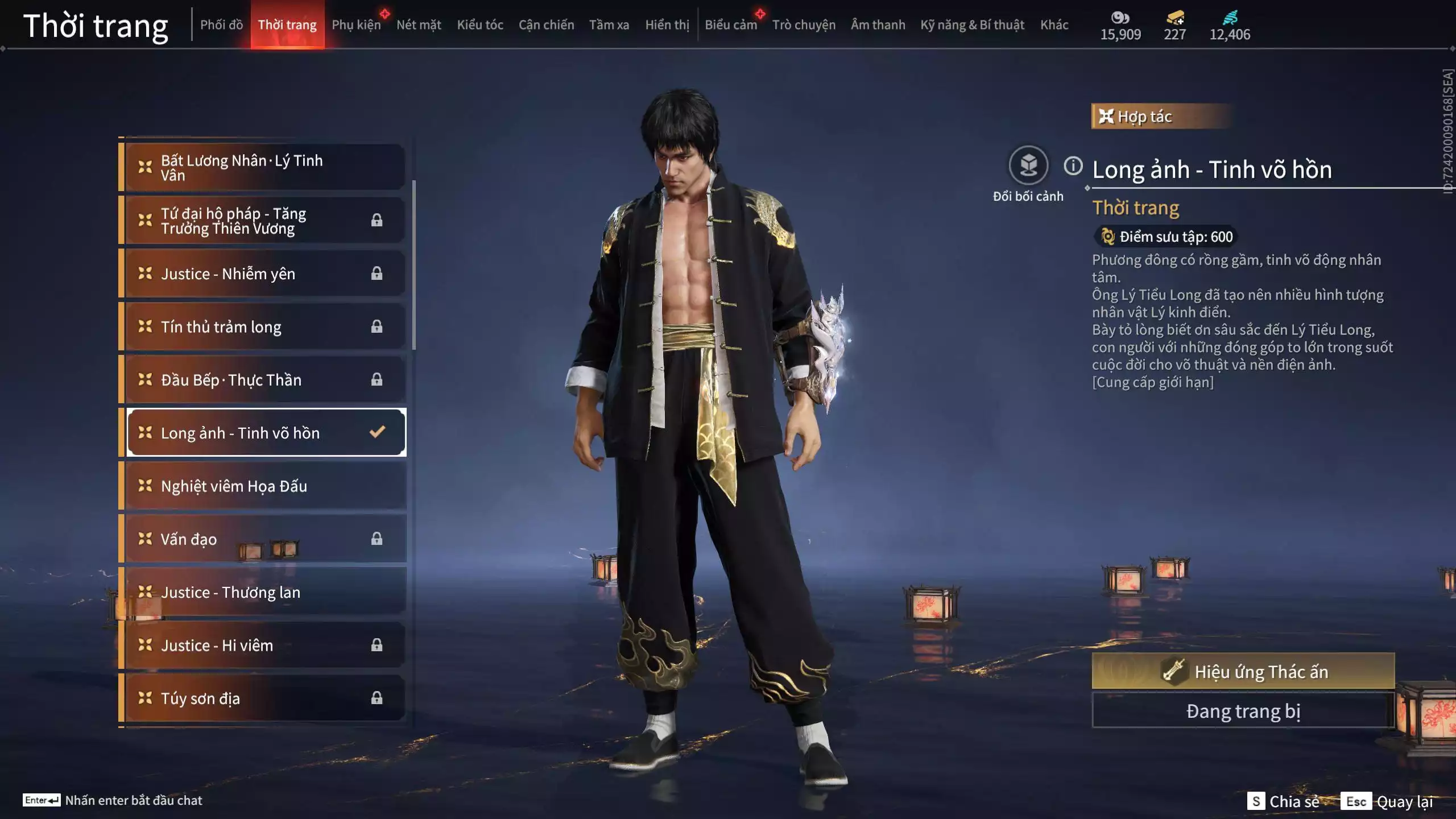Select the Nét mặt tab
This screenshot has width=1456, height=819.
pos(419,25)
